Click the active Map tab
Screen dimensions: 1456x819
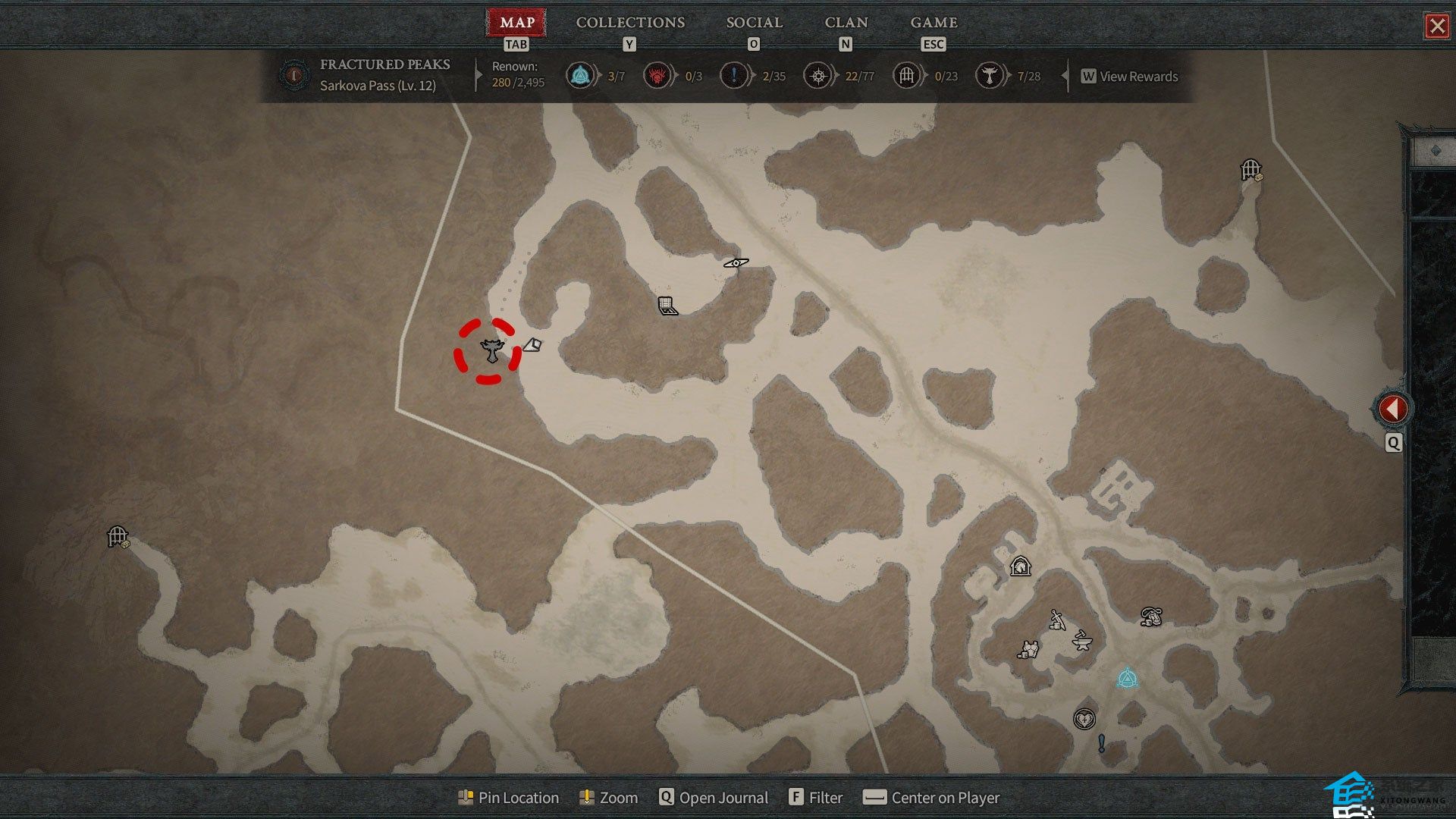(x=517, y=23)
